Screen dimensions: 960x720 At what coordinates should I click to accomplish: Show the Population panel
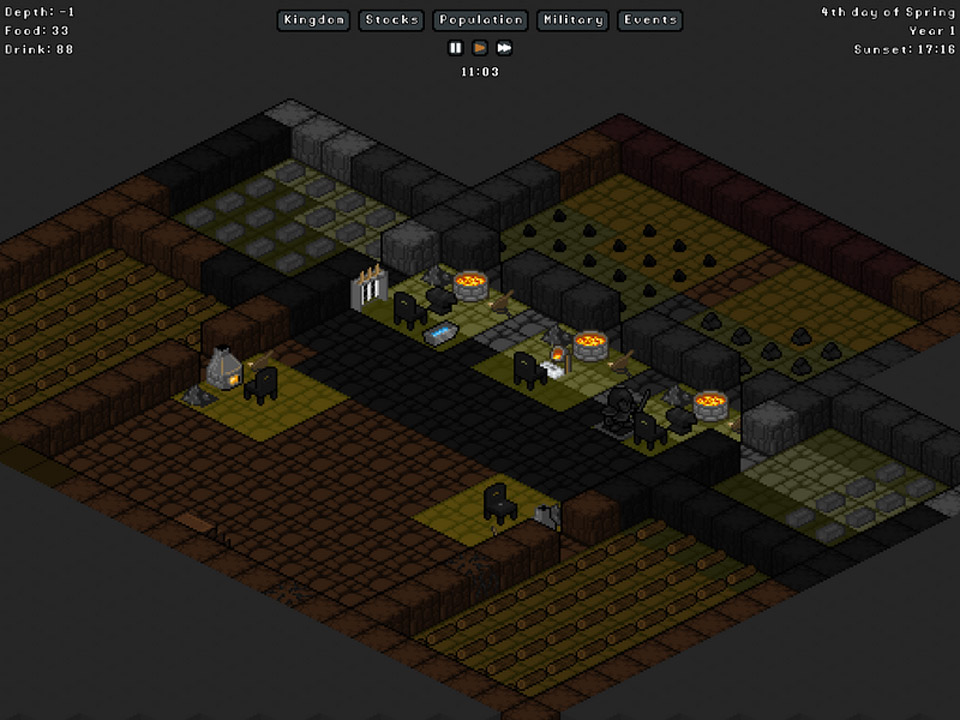pos(481,20)
